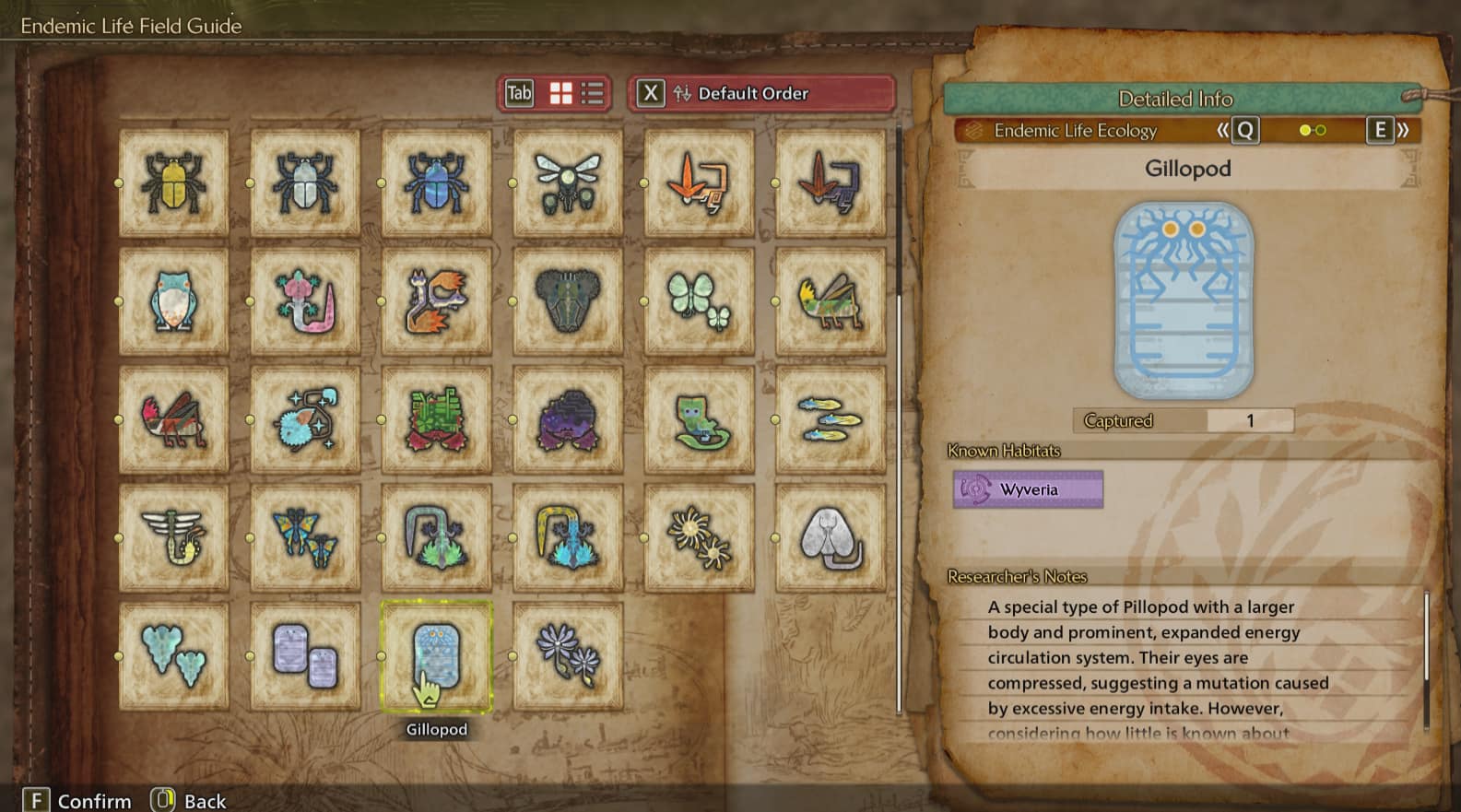Select the green gecko creature icon
1461x812 pixels.
pos(700,420)
